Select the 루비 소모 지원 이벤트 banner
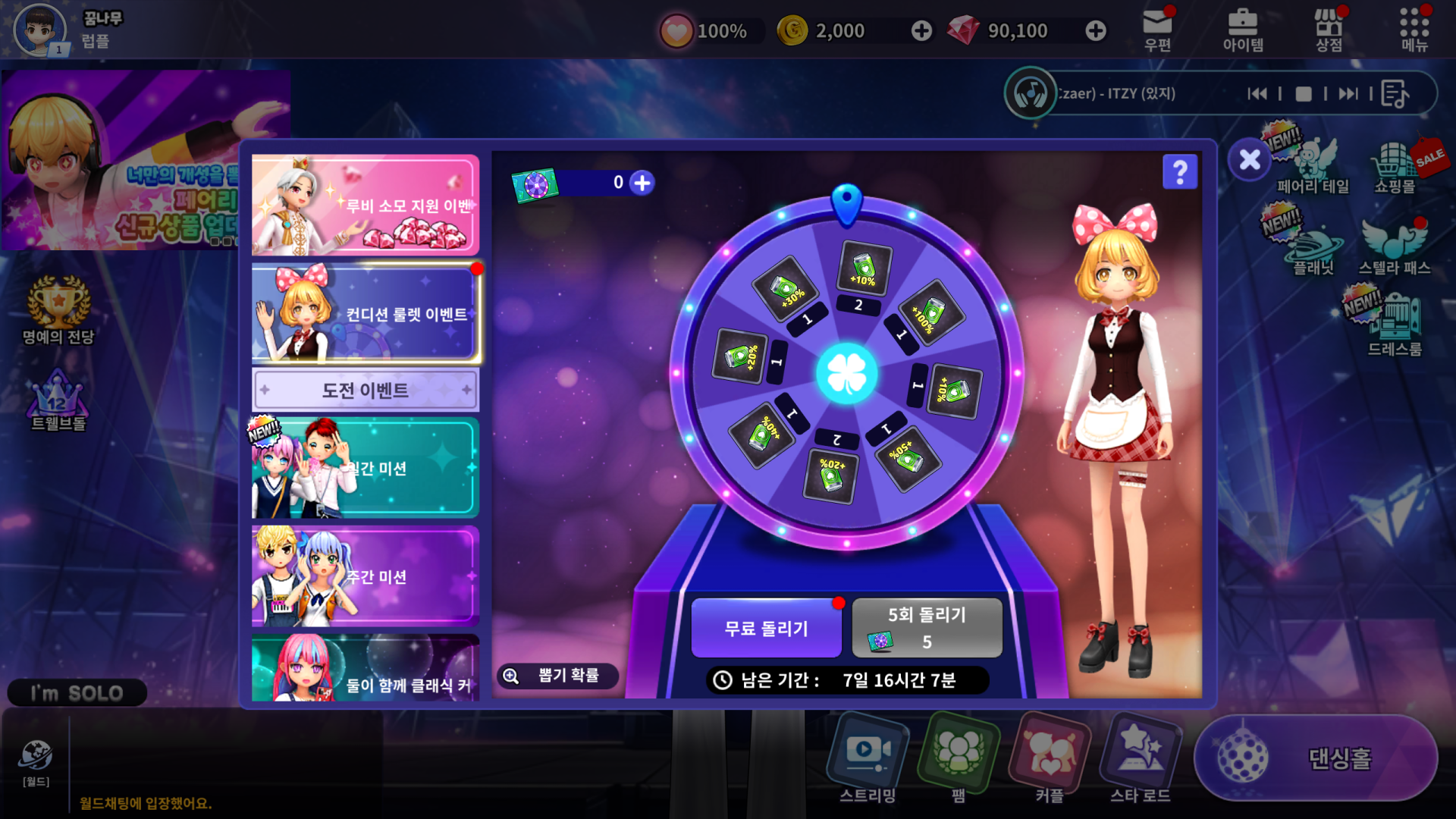1456x819 pixels. (365, 206)
